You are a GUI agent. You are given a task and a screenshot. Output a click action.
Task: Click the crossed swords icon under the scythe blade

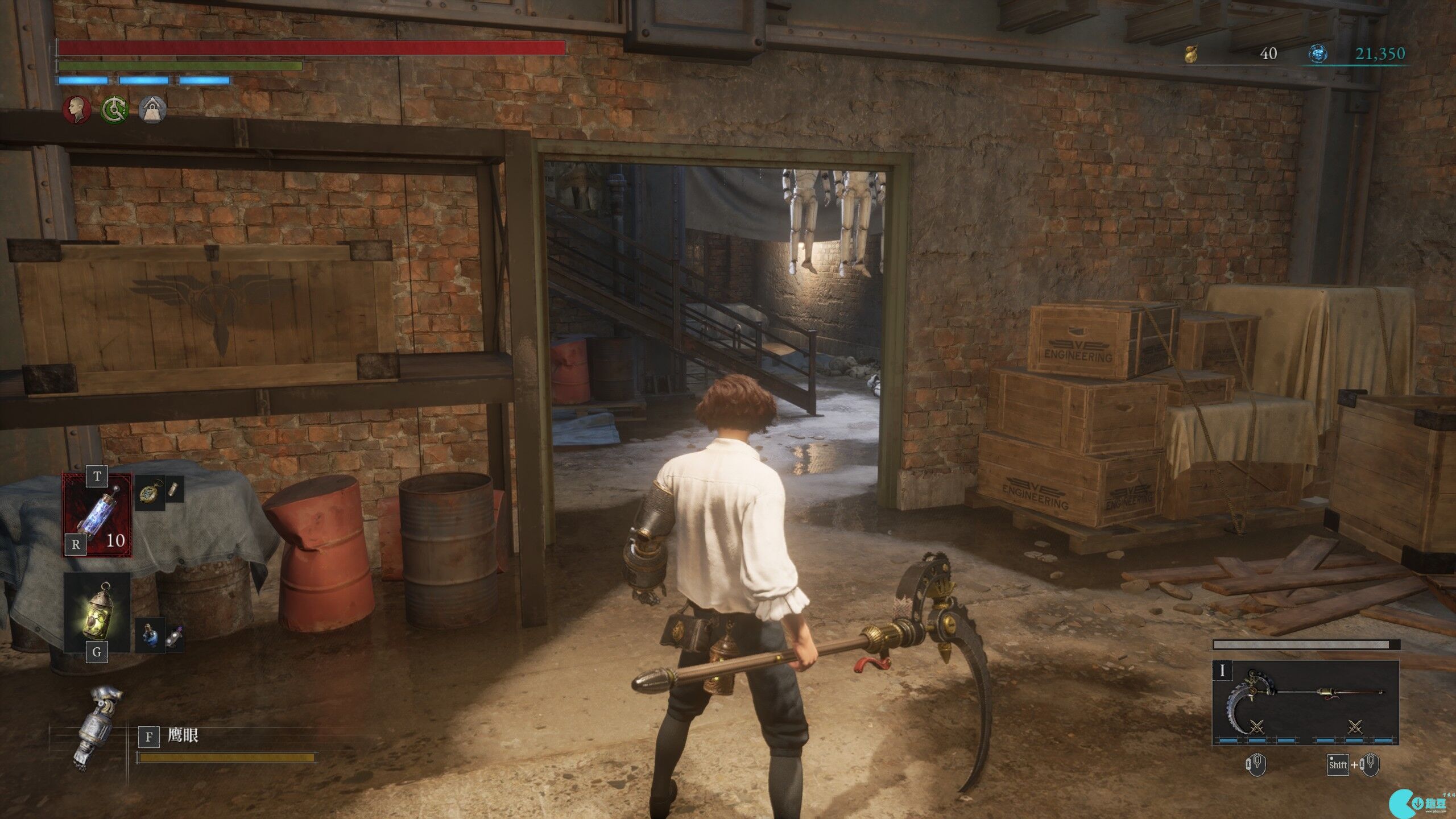(x=1256, y=727)
